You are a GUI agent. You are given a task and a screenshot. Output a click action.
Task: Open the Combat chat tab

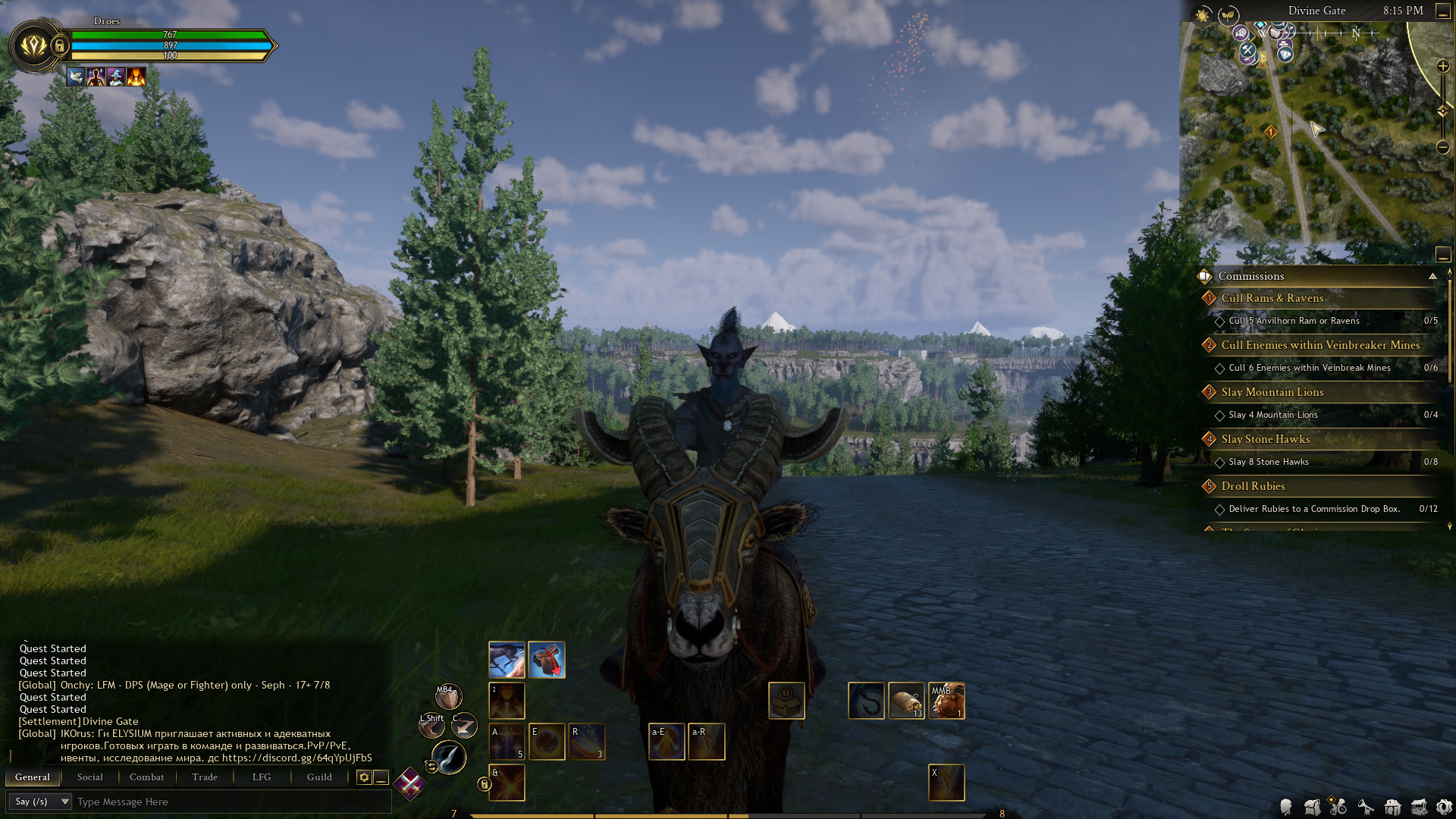coord(146,777)
